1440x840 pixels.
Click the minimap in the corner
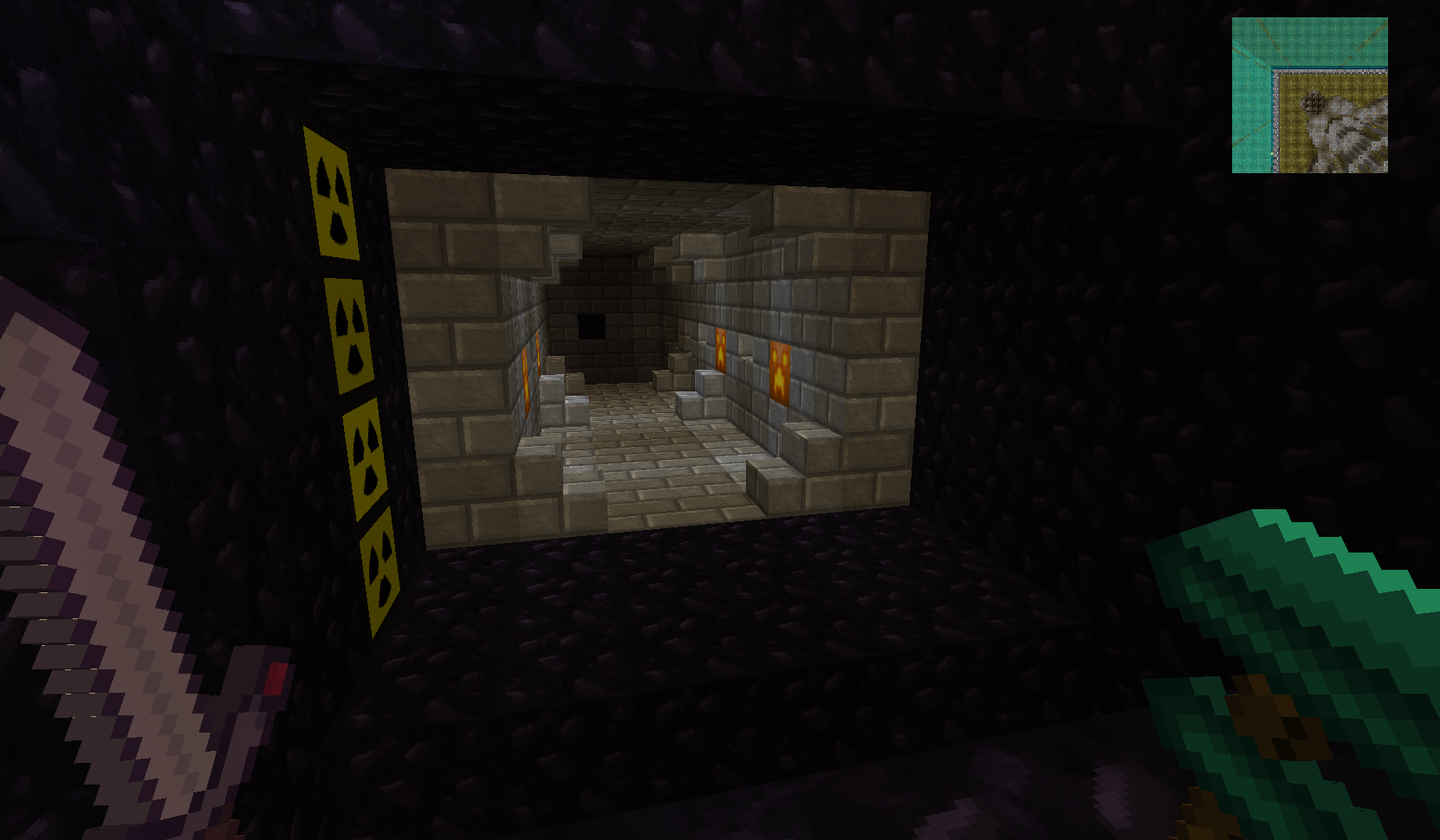point(1309,95)
